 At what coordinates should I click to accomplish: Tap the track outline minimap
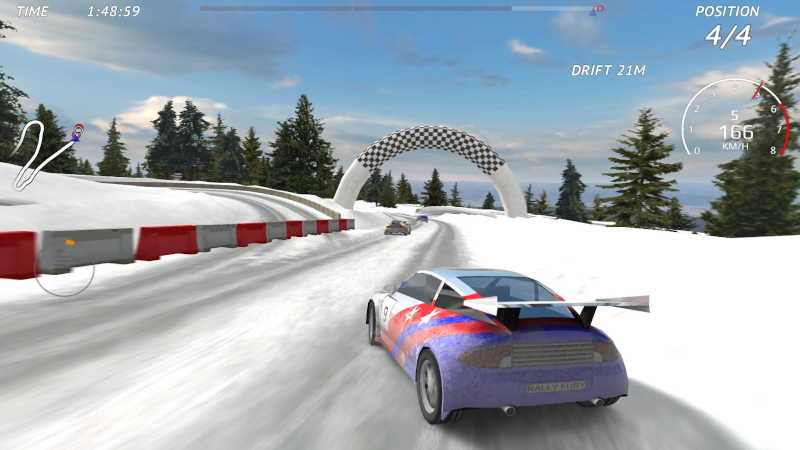pos(47,153)
